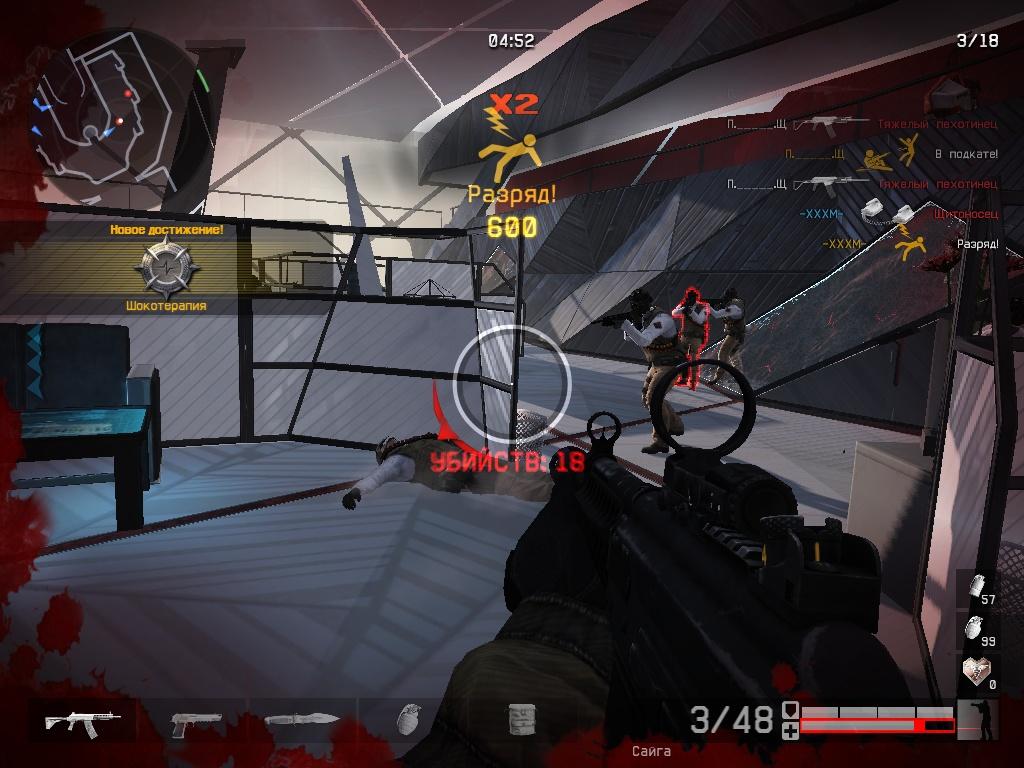Equip the combat knife slot
Viewport: 1024px width, 768px height.
[302, 721]
